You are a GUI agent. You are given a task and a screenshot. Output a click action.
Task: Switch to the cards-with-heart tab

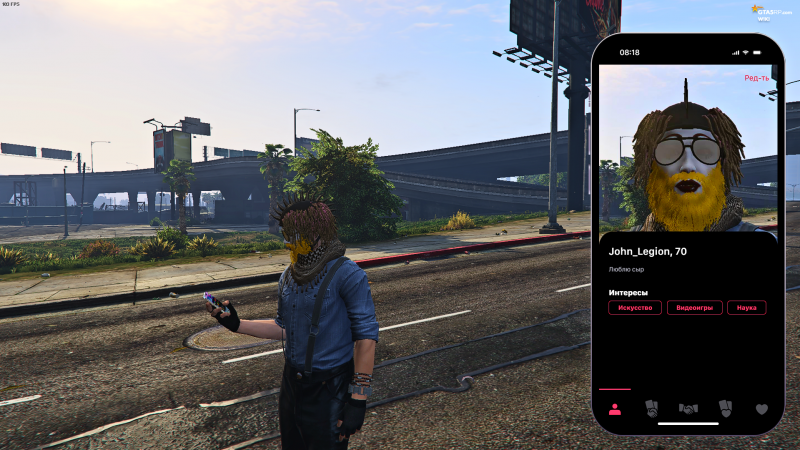point(725,408)
